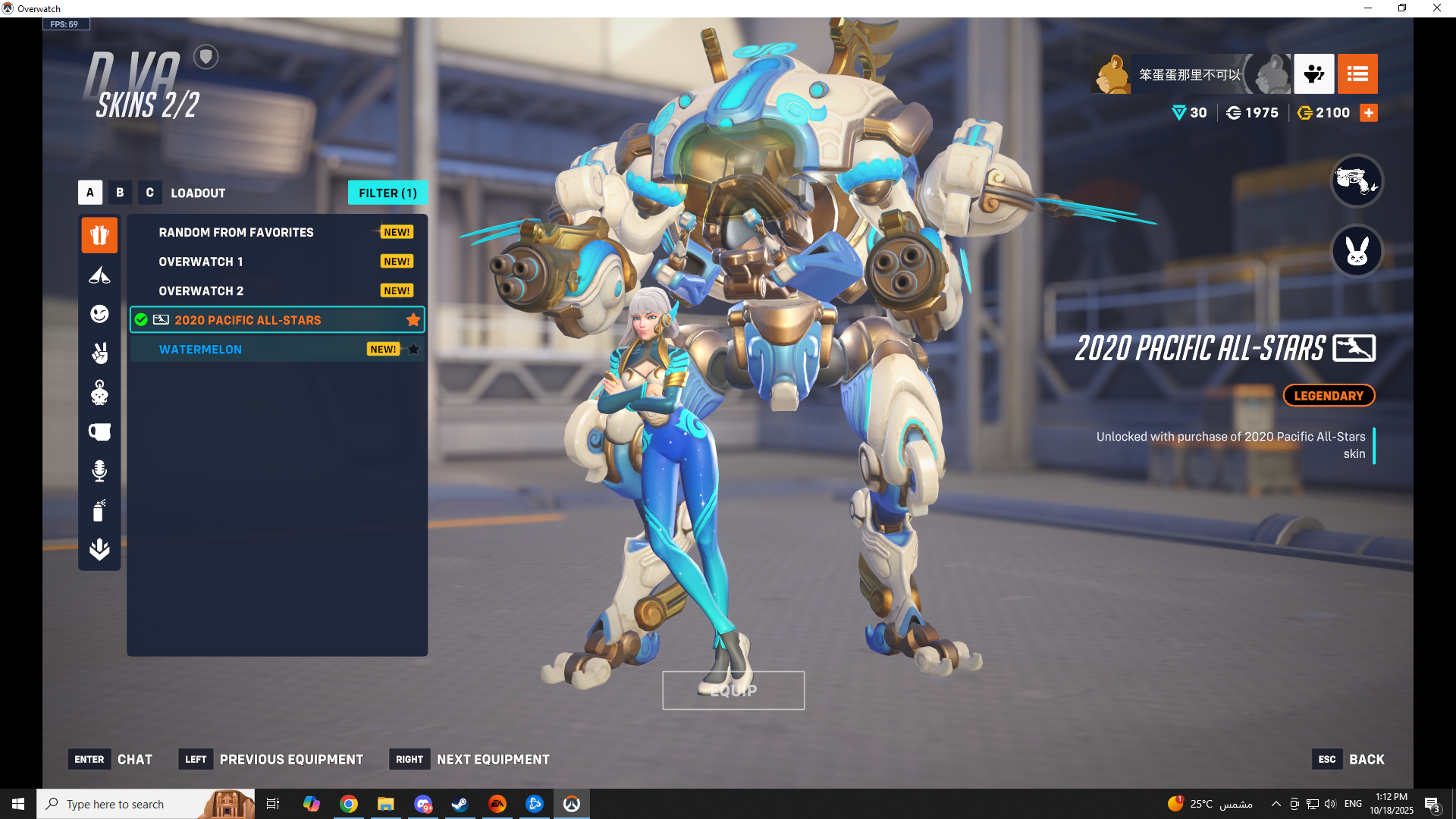
Task: Add currency with the orange plus button
Action: coord(1369,113)
